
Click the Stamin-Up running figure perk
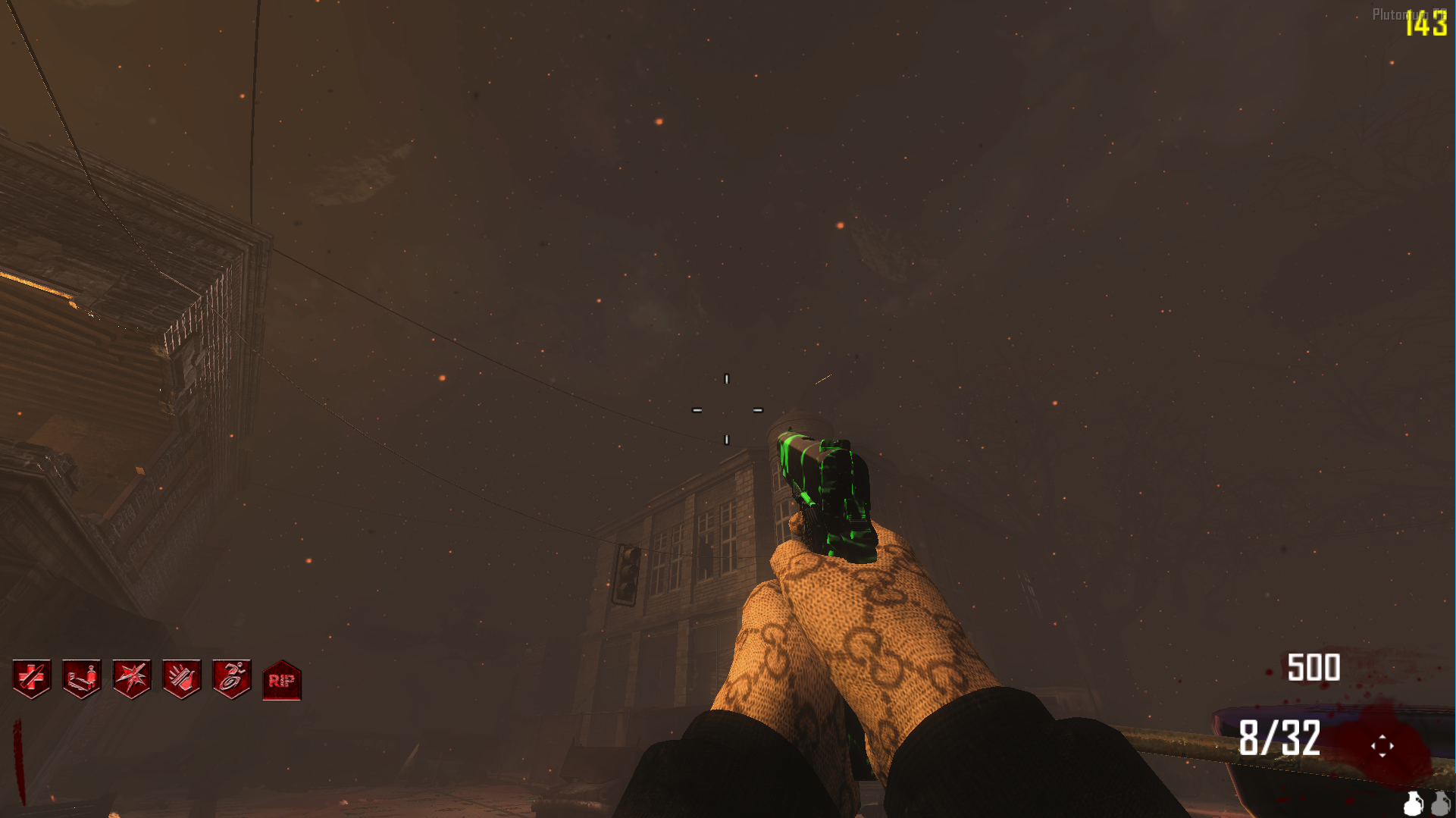point(232,679)
